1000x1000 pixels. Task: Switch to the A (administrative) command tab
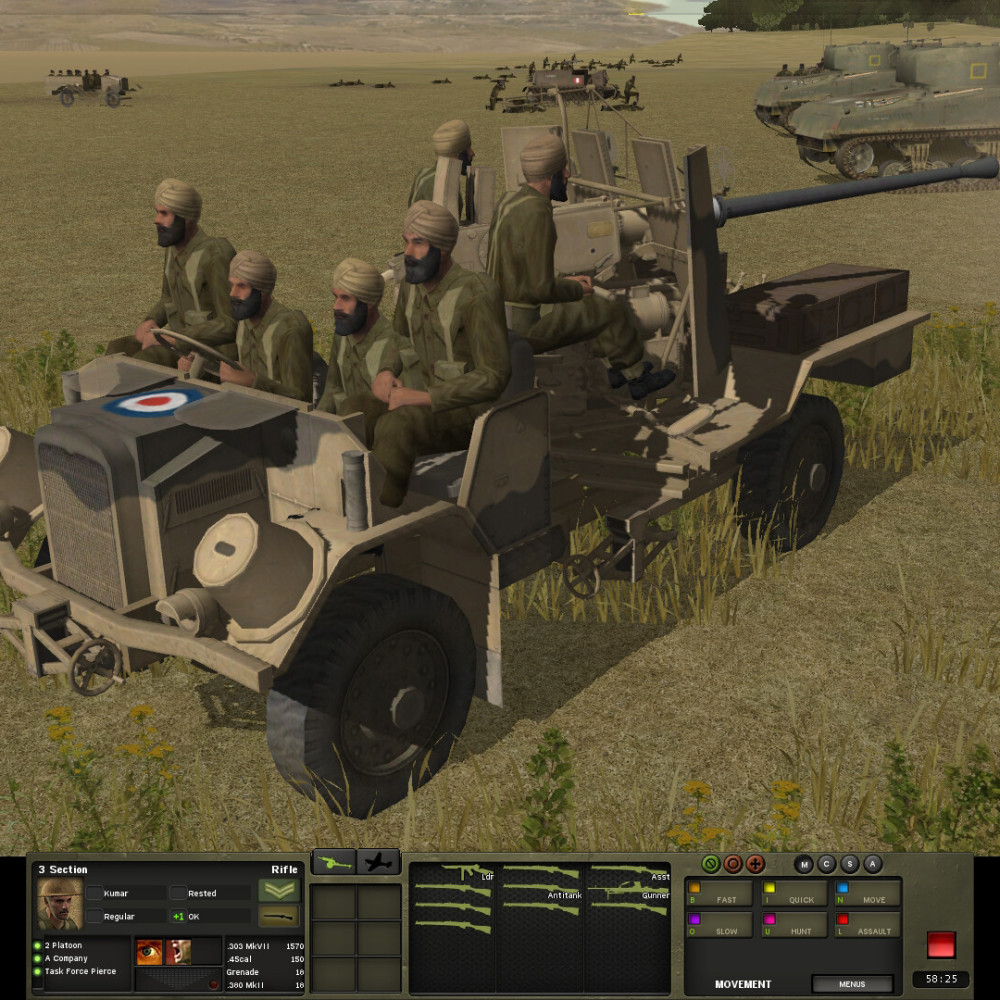tap(873, 864)
